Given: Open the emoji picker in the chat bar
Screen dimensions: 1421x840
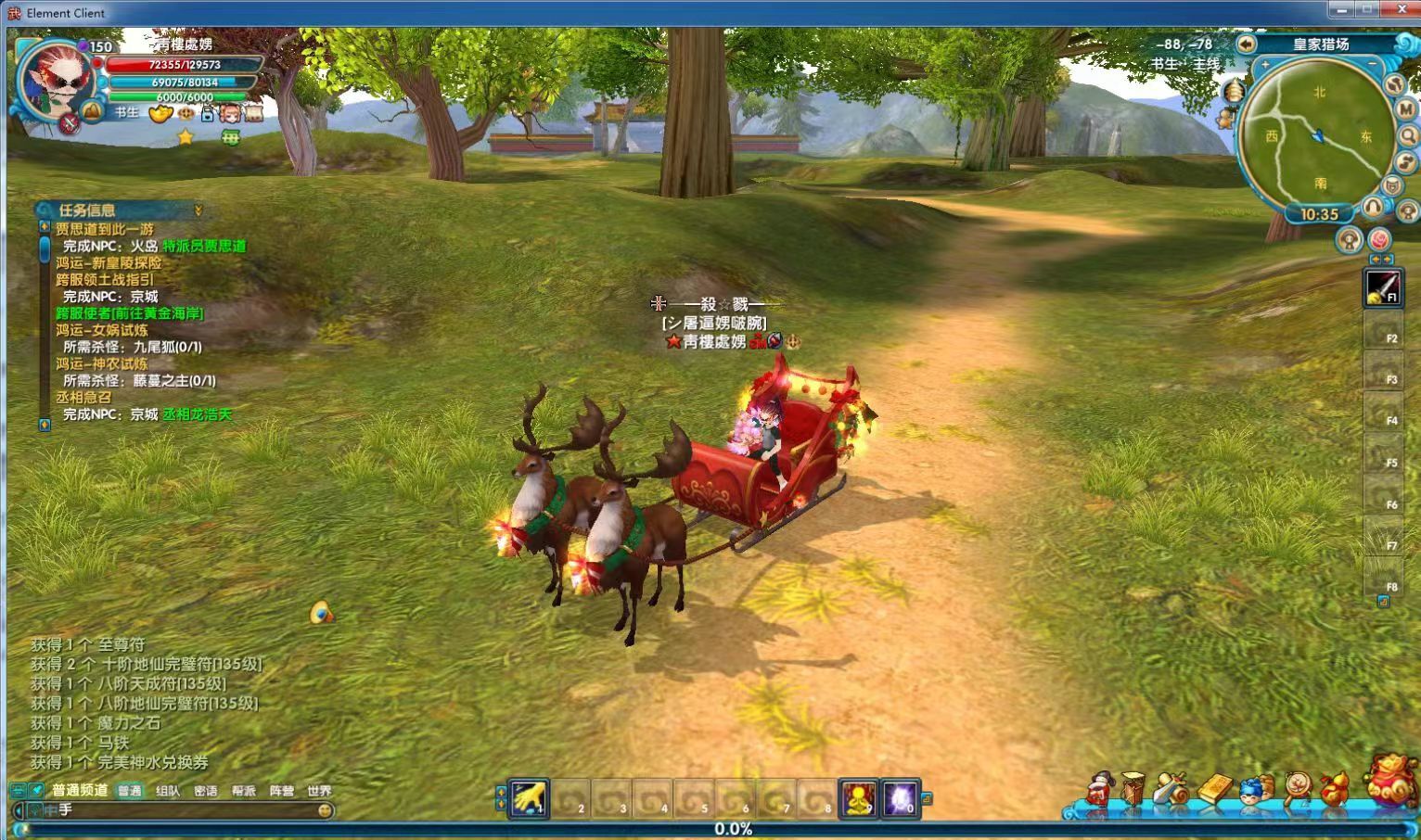Looking at the screenshot, I should tap(325, 809).
